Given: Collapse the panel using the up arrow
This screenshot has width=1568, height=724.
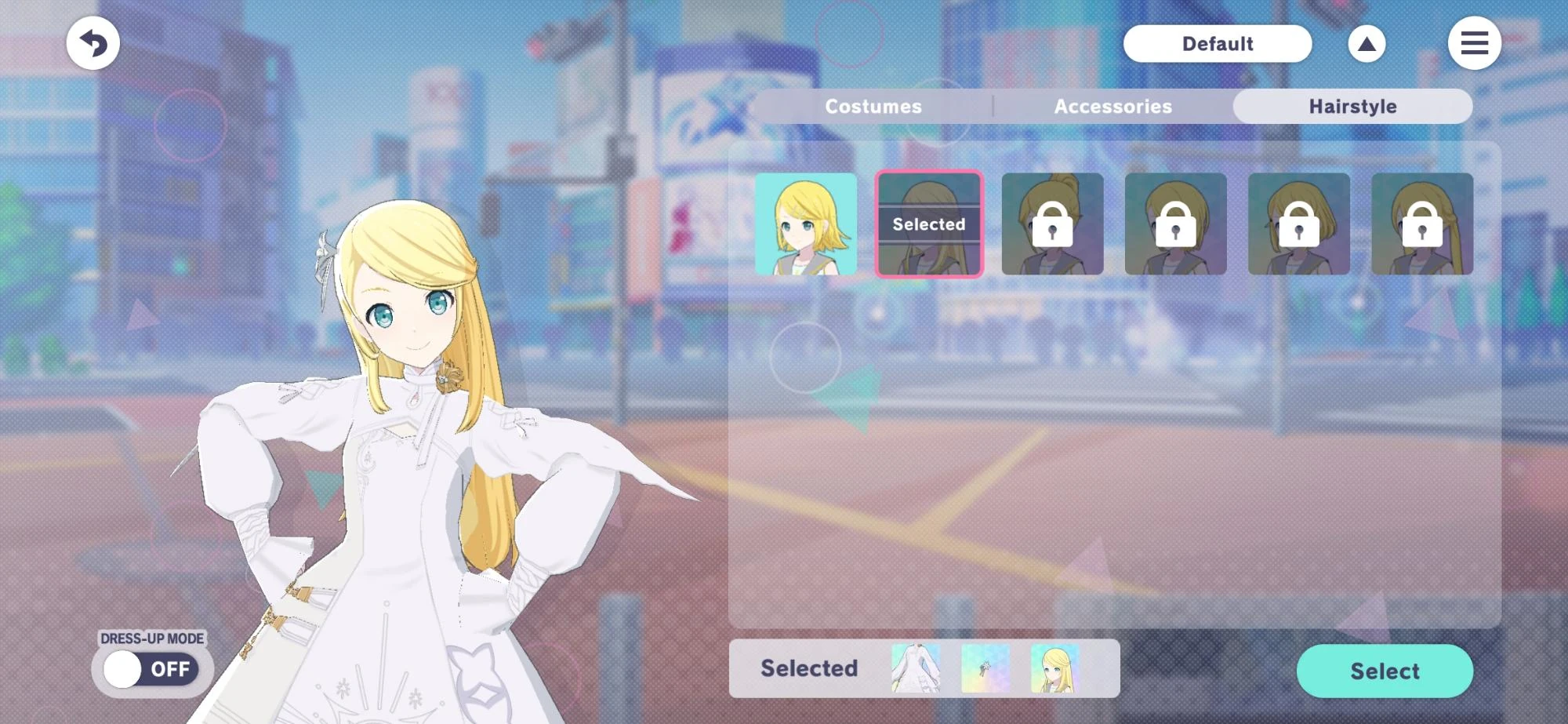Looking at the screenshot, I should click(1366, 44).
